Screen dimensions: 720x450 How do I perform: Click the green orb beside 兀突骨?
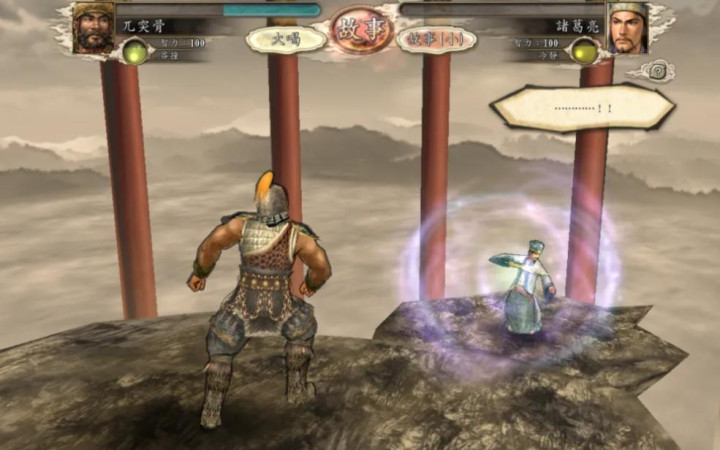(133, 51)
